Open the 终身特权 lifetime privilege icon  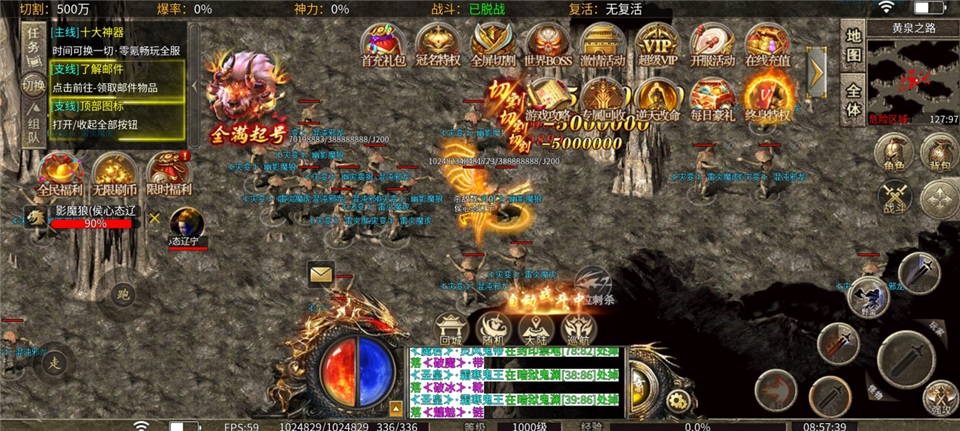pyautogui.click(x=767, y=98)
